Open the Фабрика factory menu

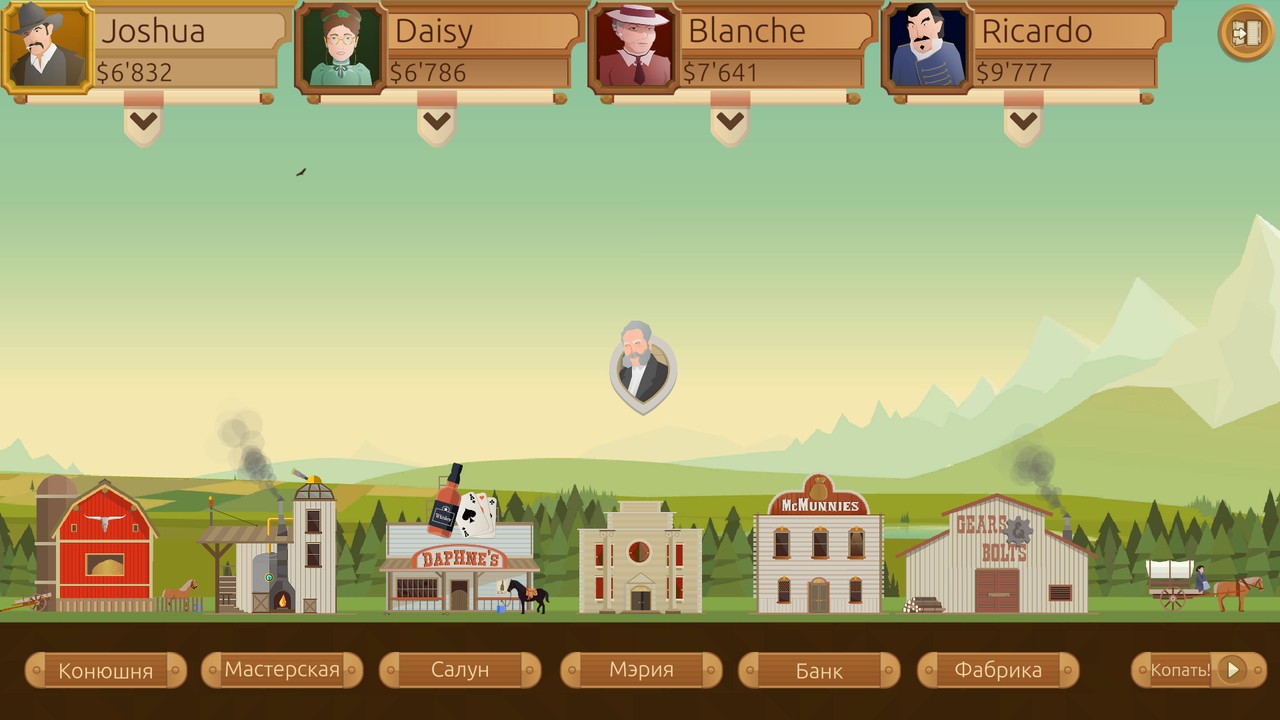click(x=998, y=670)
